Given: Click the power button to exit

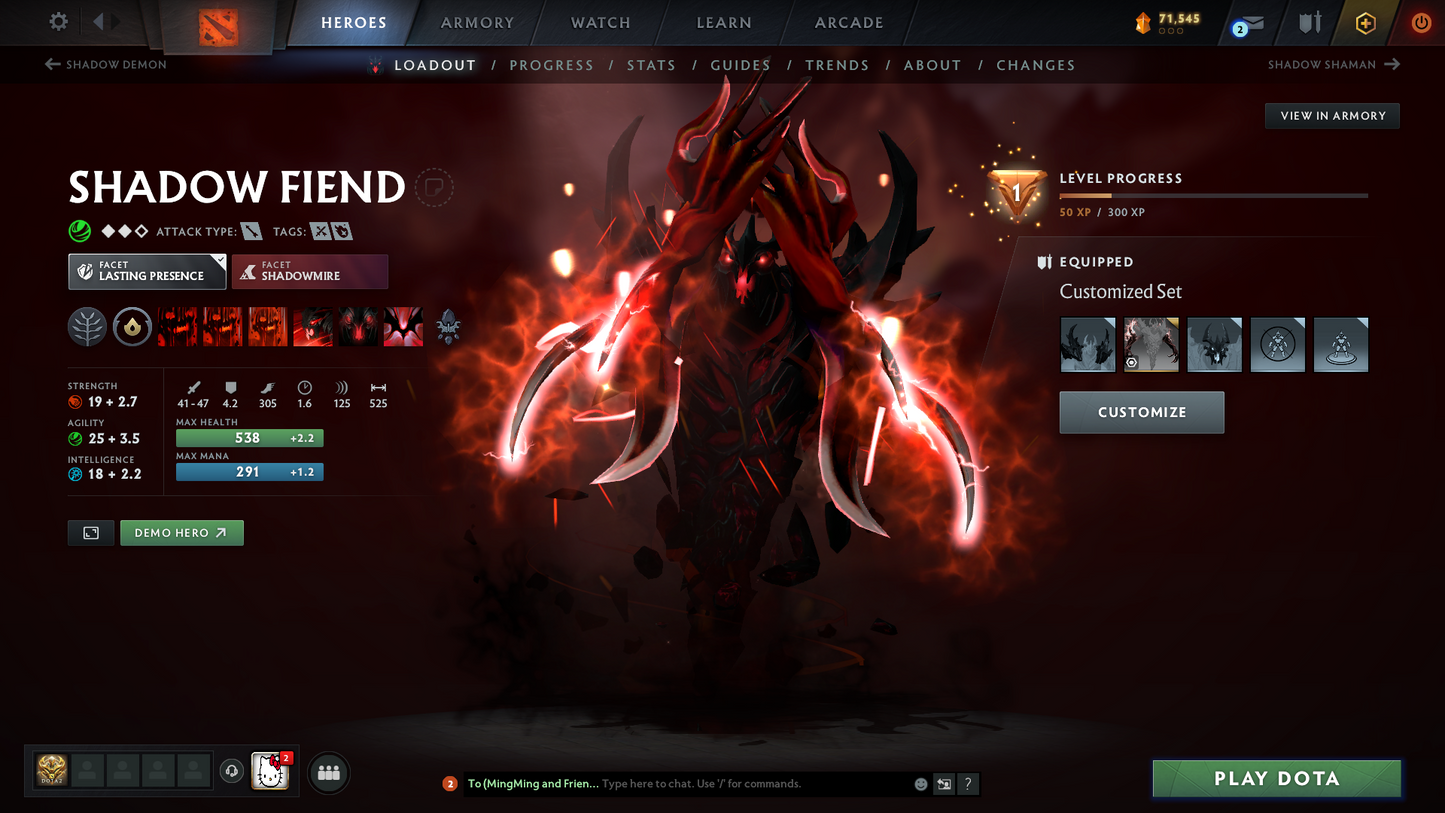Looking at the screenshot, I should (x=1421, y=22).
